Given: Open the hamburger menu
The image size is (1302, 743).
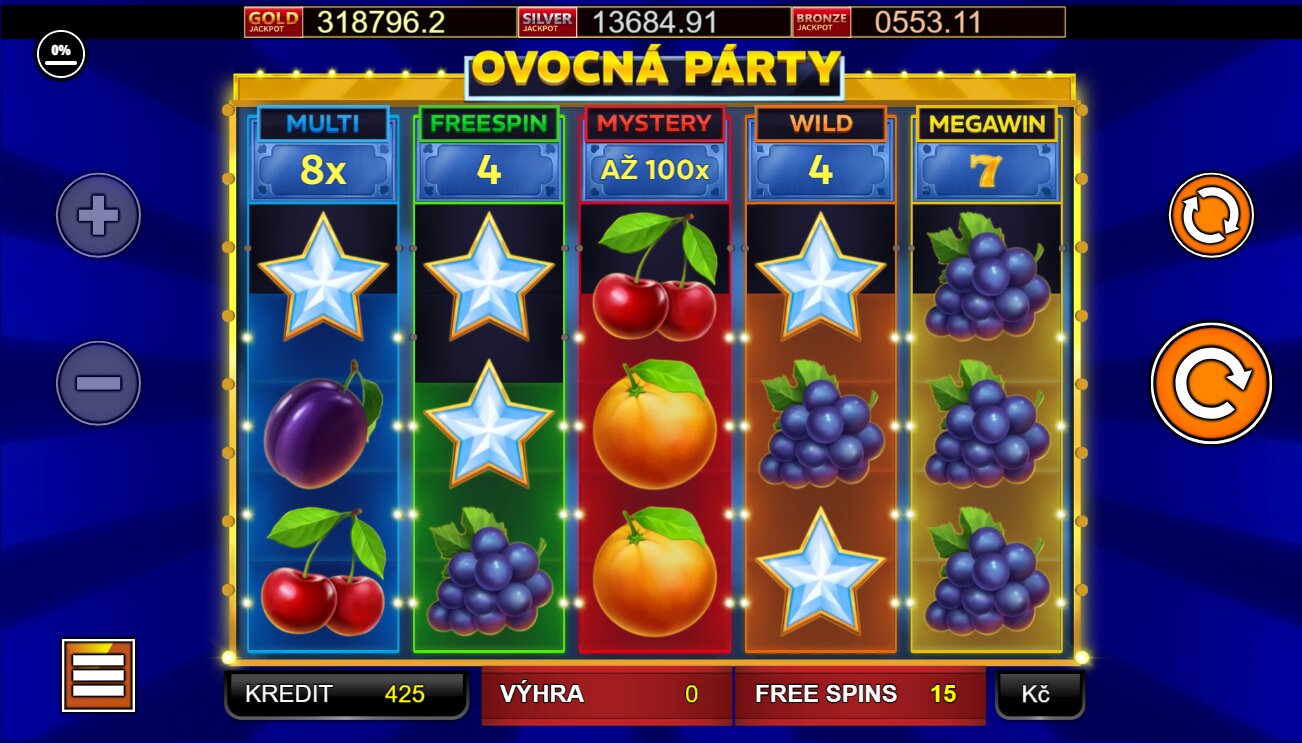Looking at the screenshot, I should click(x=98, y=675).
